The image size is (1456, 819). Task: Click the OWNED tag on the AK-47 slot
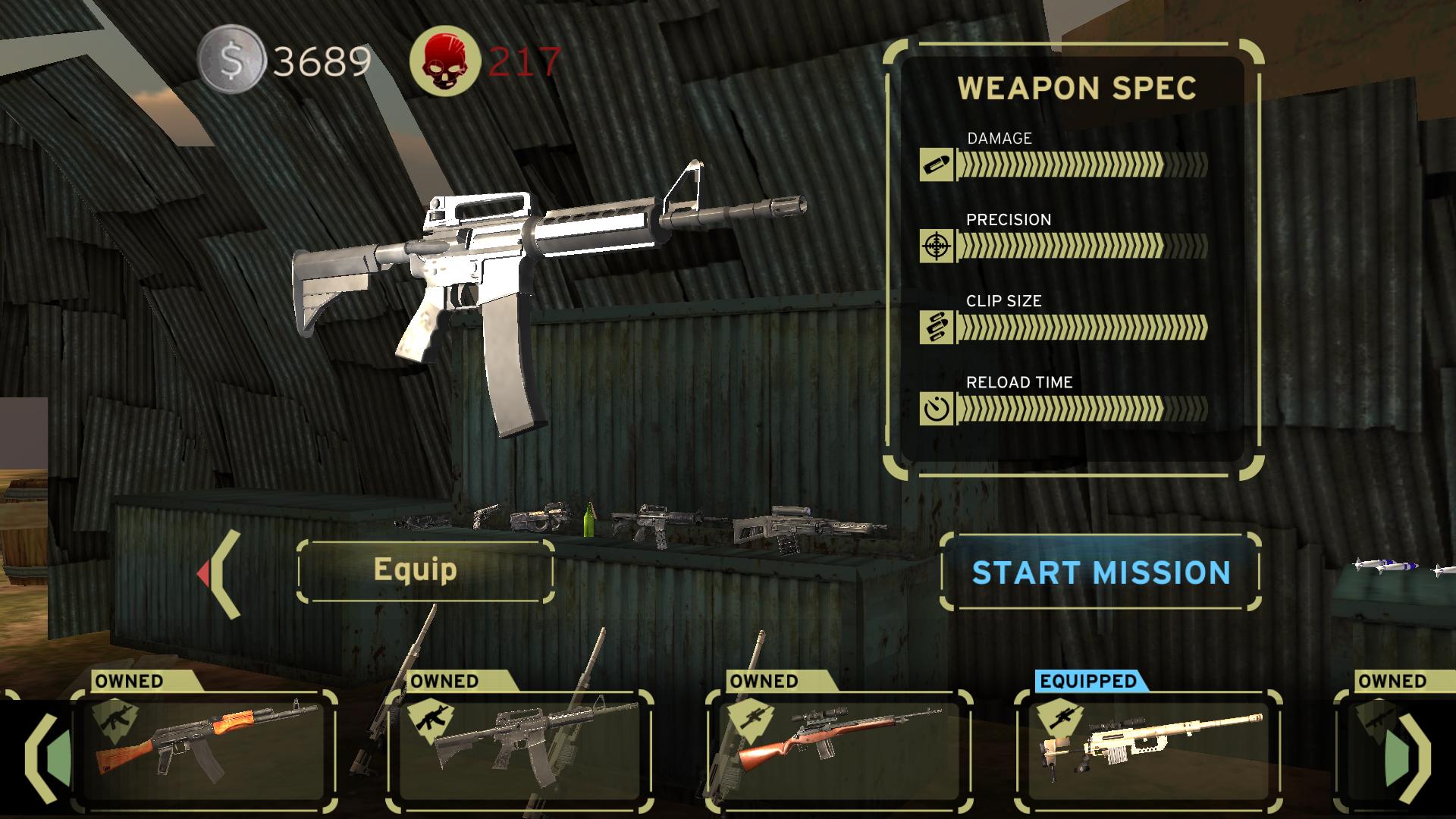(129, 681)
